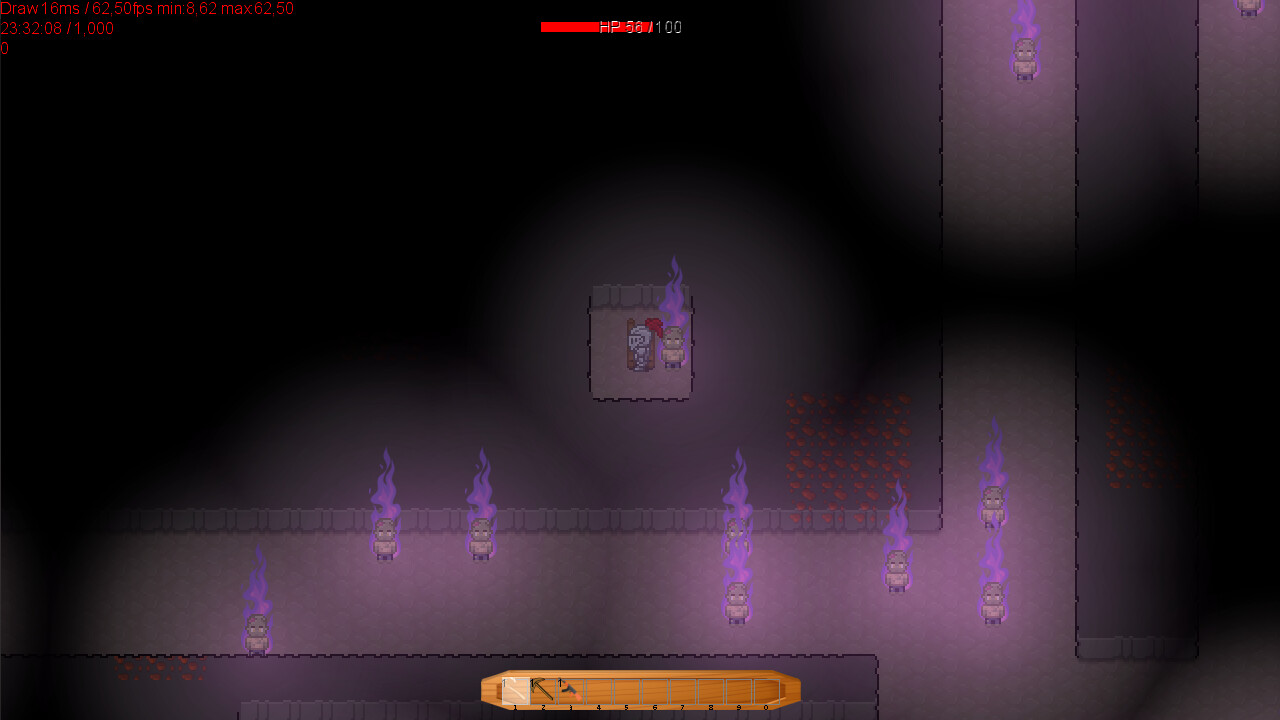Equip the gun in hotbar slot 3
Image resolution: width=1280 pixels, height=720 pixels.
[570, 690]
